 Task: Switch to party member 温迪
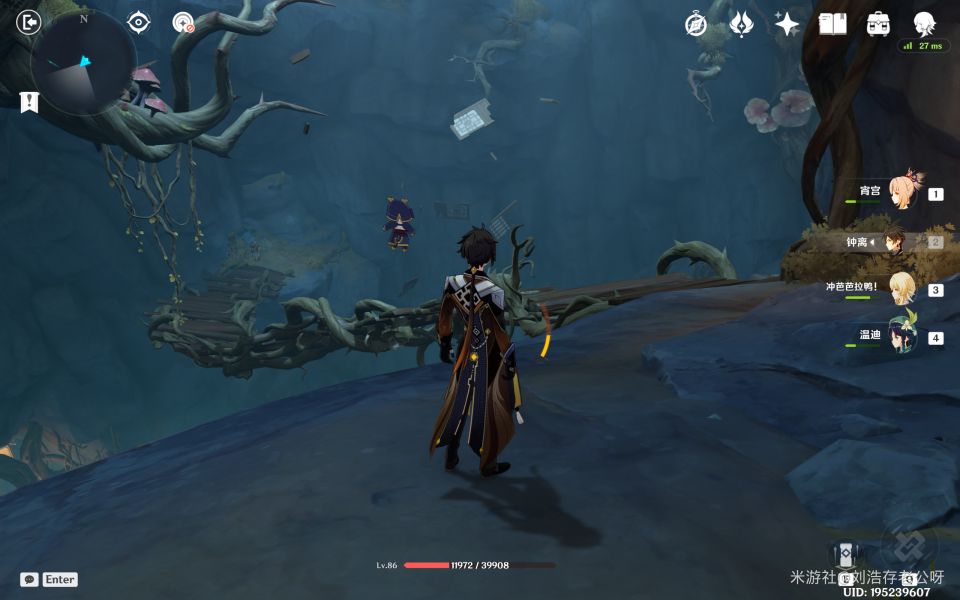(902, 336)
